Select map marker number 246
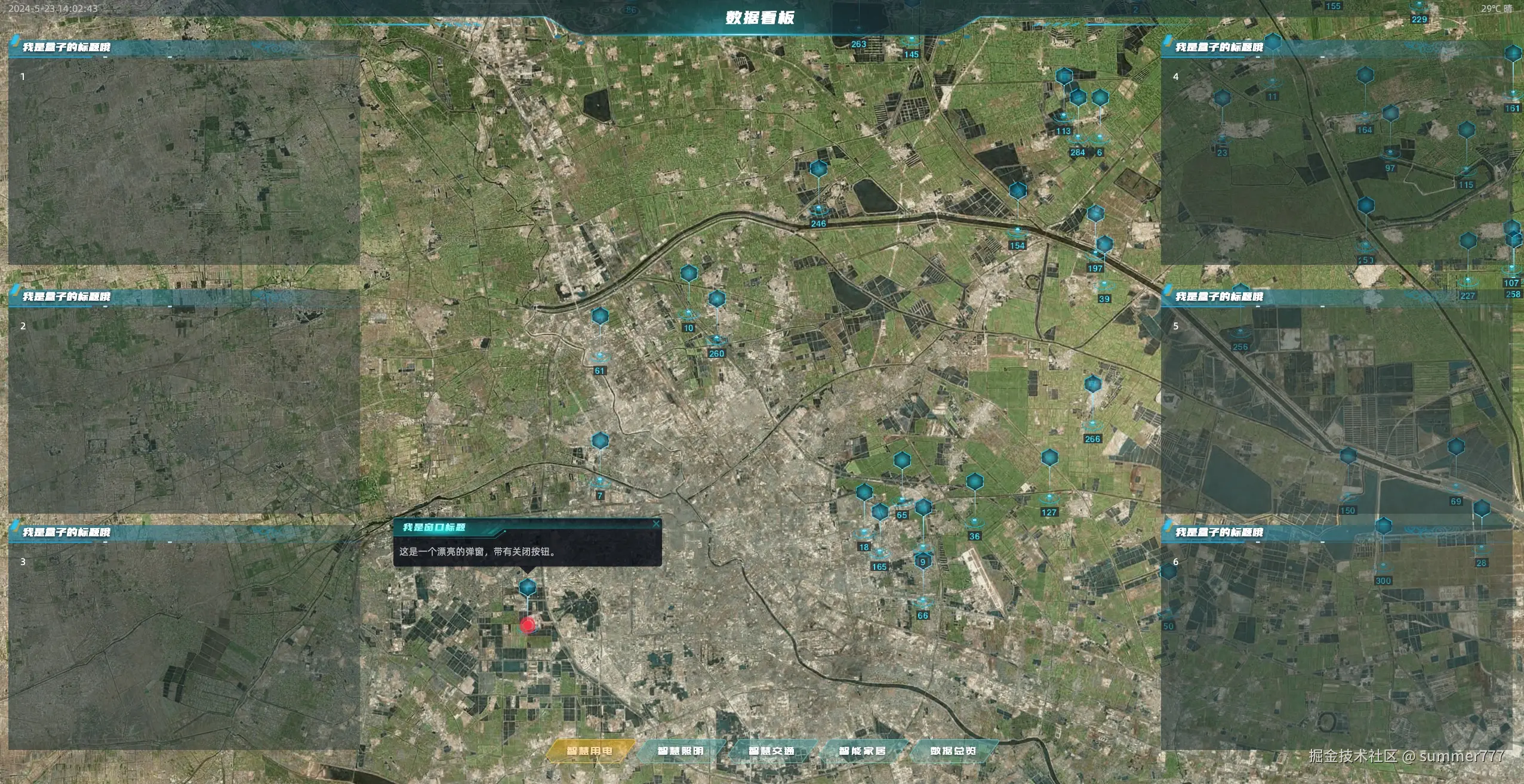 pyautogui.click(x=818, y=169)
